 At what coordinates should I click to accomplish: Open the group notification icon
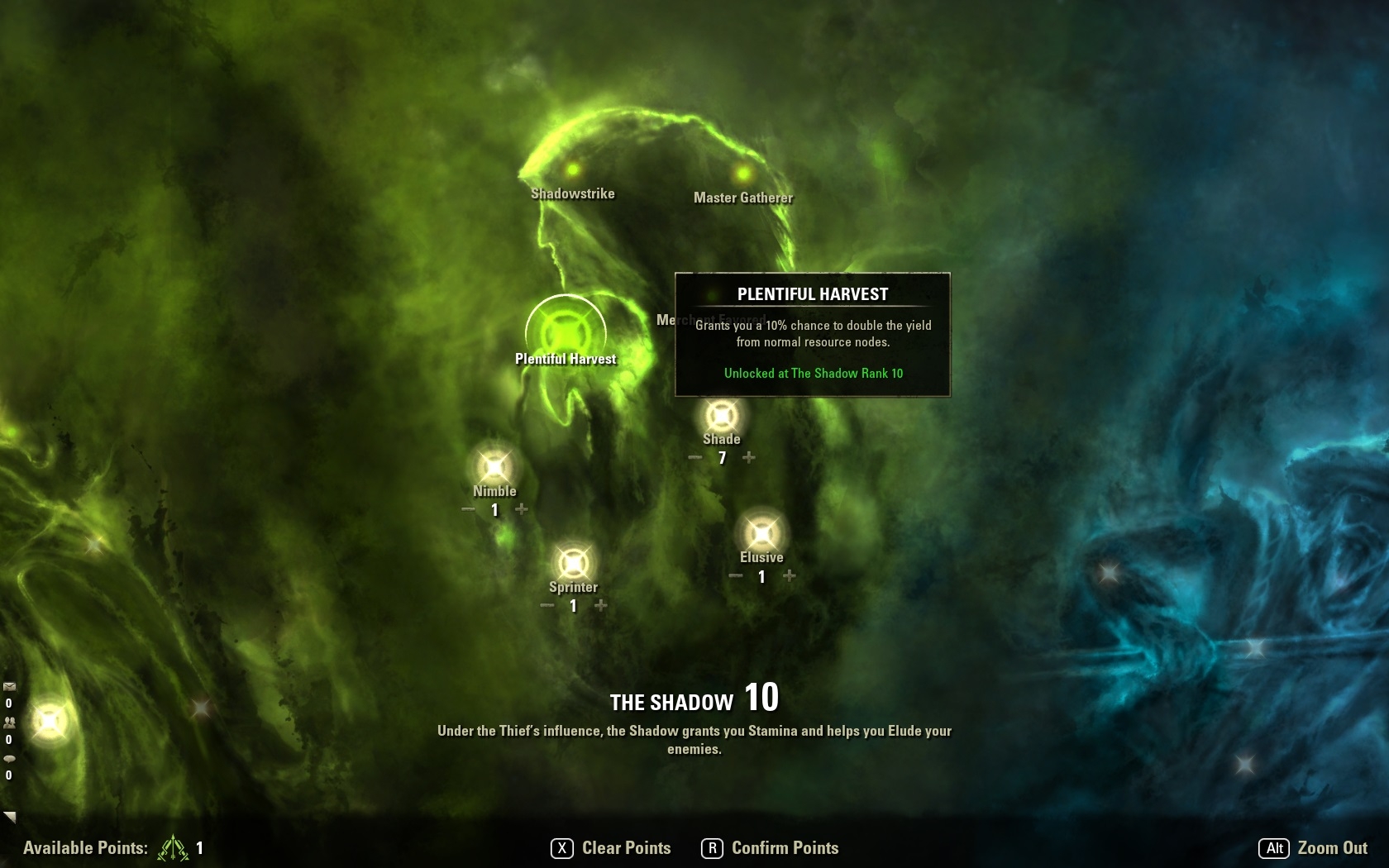tap(9, 722)
